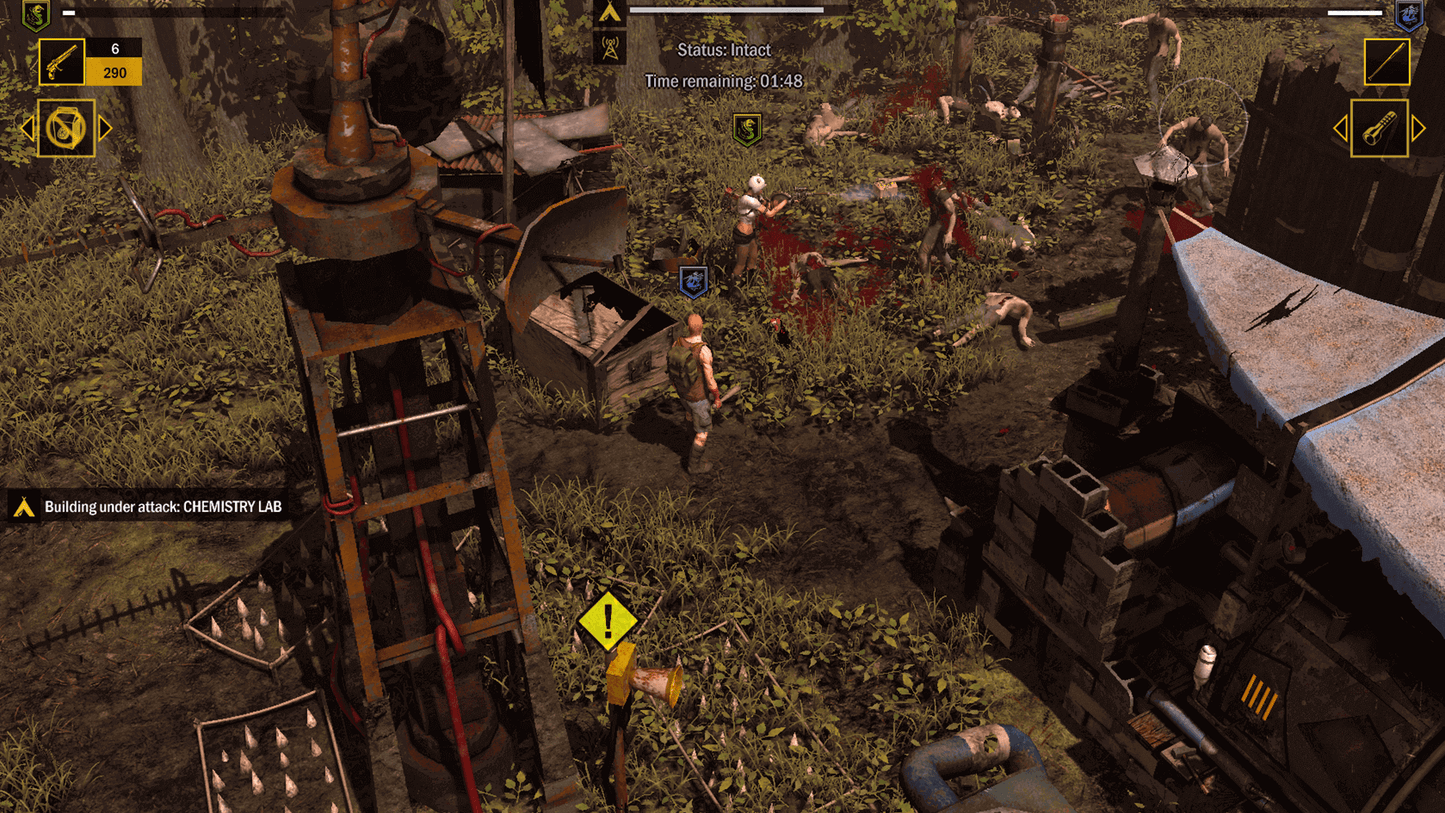
Task: Click the Building under attack: CHEMISTRY LAB alert
Action: point(160,506)
